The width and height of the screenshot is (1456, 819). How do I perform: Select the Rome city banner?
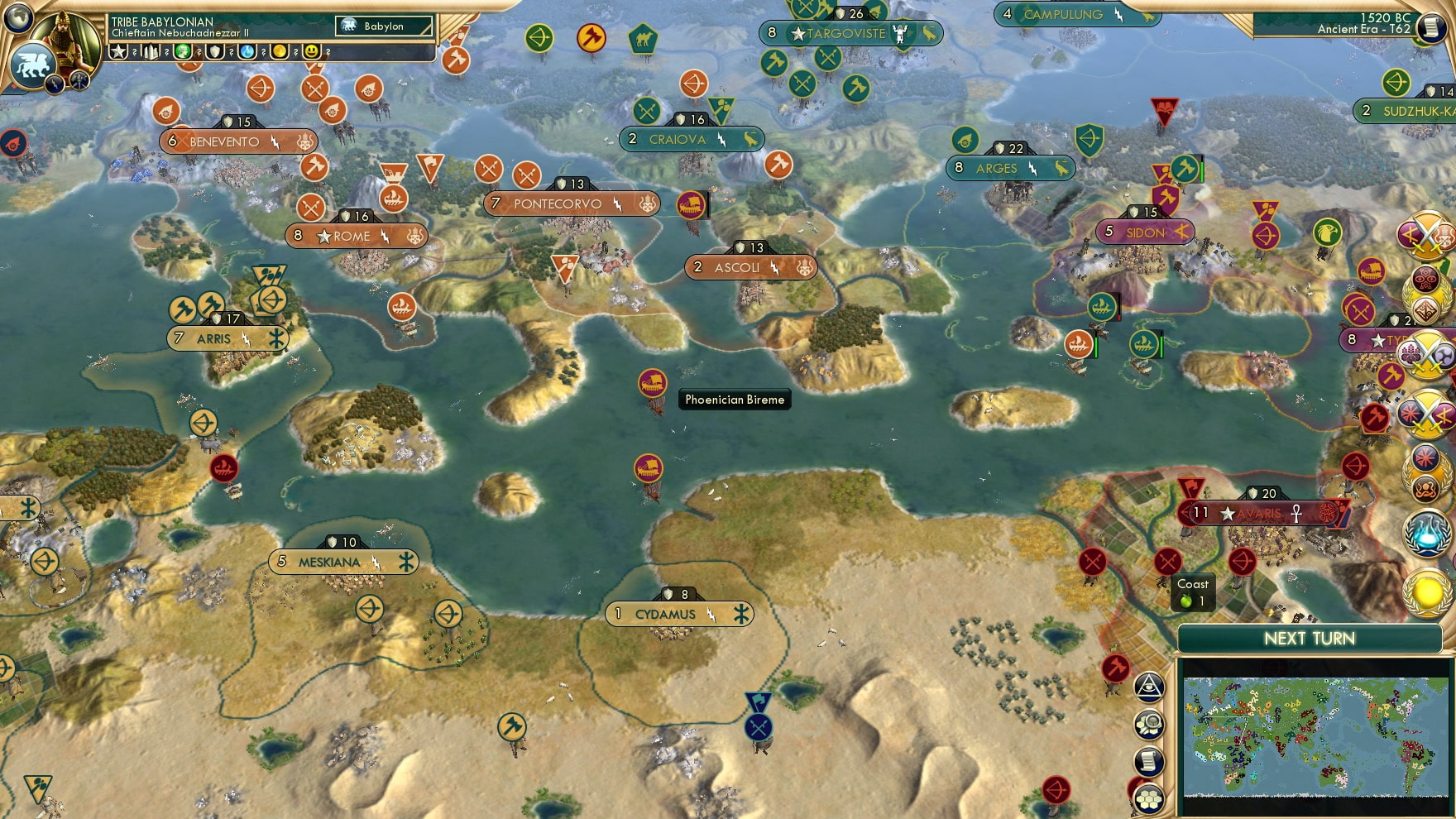pyautogui.click(x=354, y=237)
